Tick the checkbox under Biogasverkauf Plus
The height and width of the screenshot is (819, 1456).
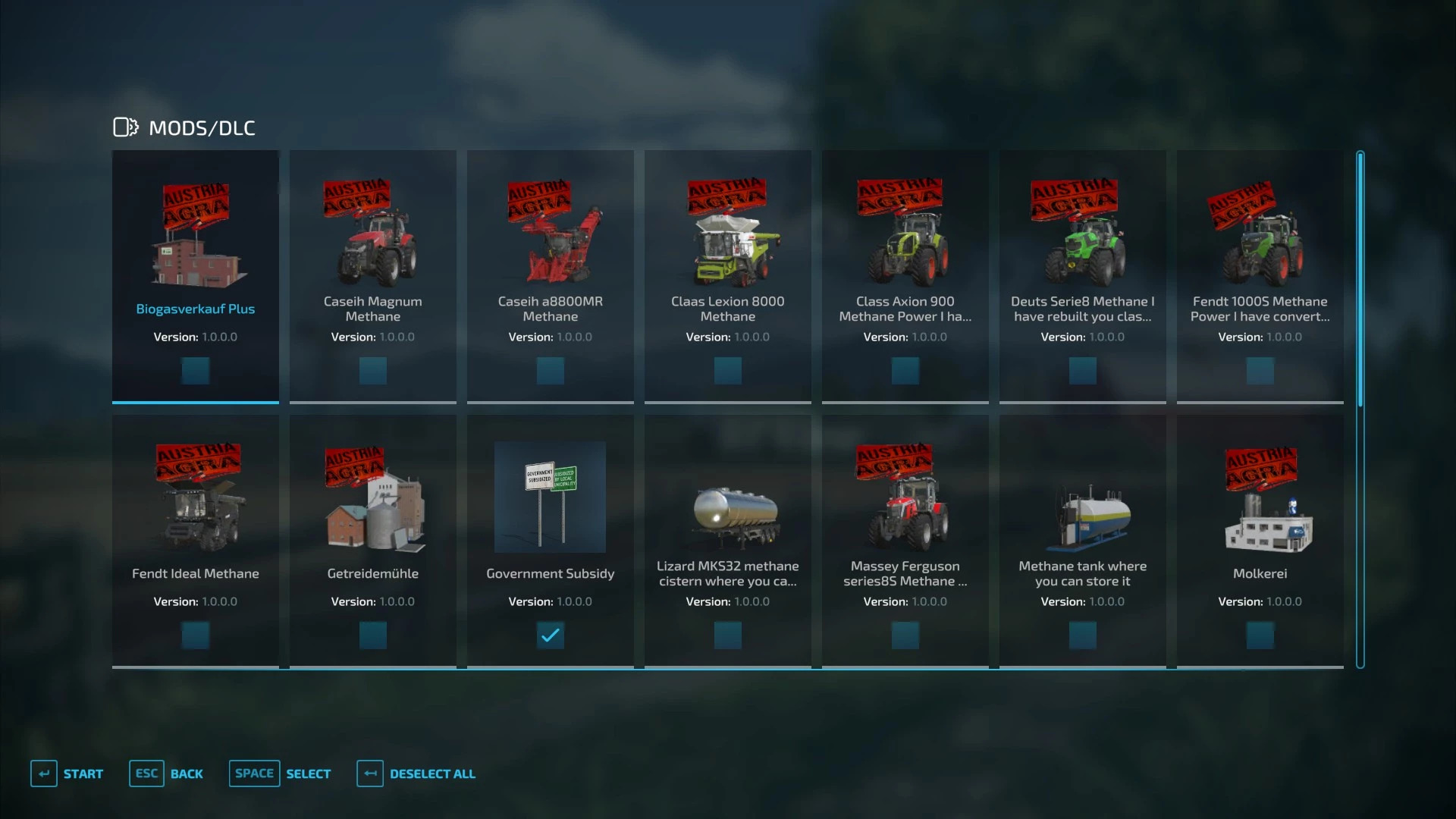click(x=196, y=371)
